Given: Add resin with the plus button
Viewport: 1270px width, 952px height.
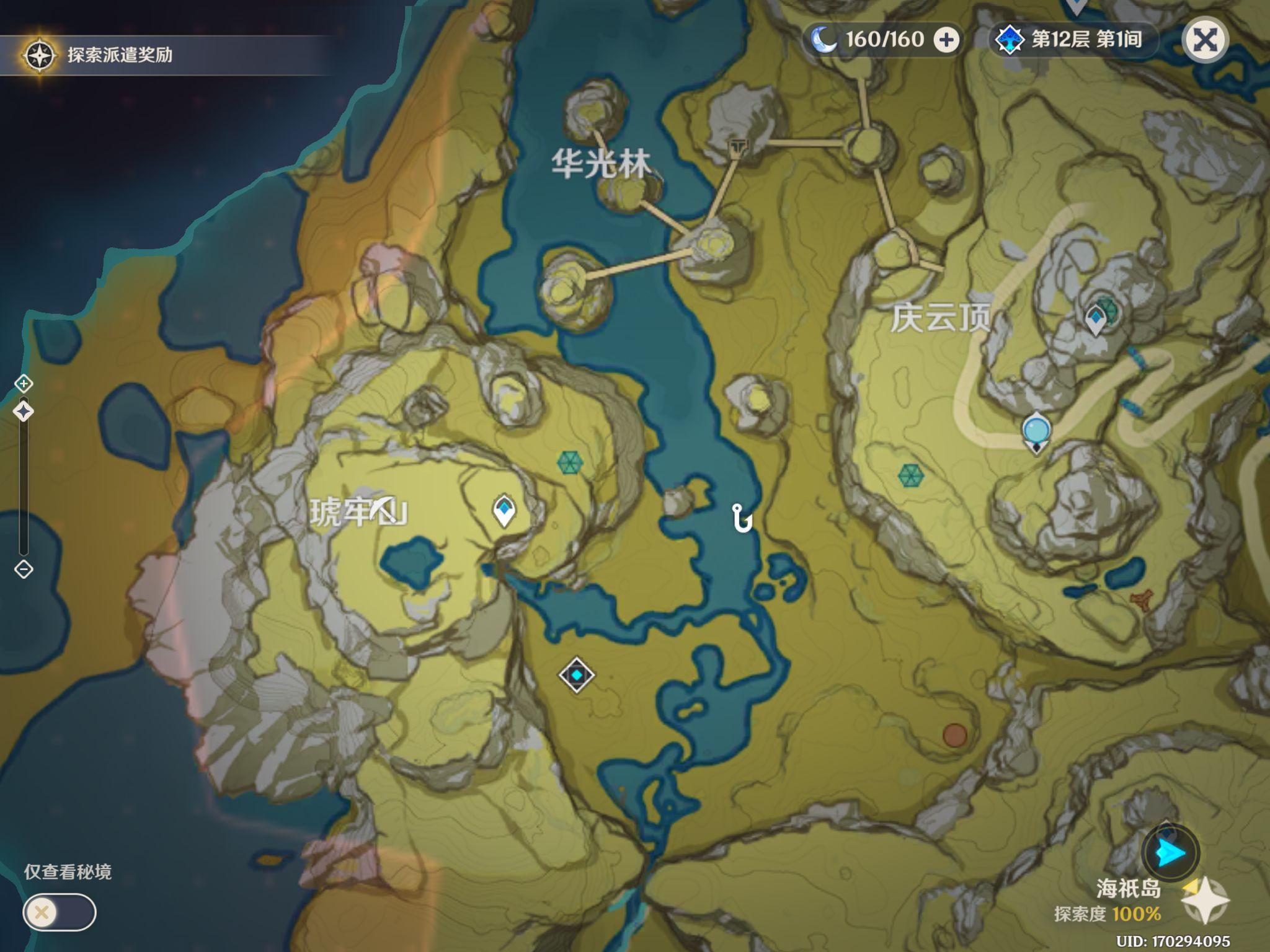Looking at the screenshot, I should click(x=946, y=40).
